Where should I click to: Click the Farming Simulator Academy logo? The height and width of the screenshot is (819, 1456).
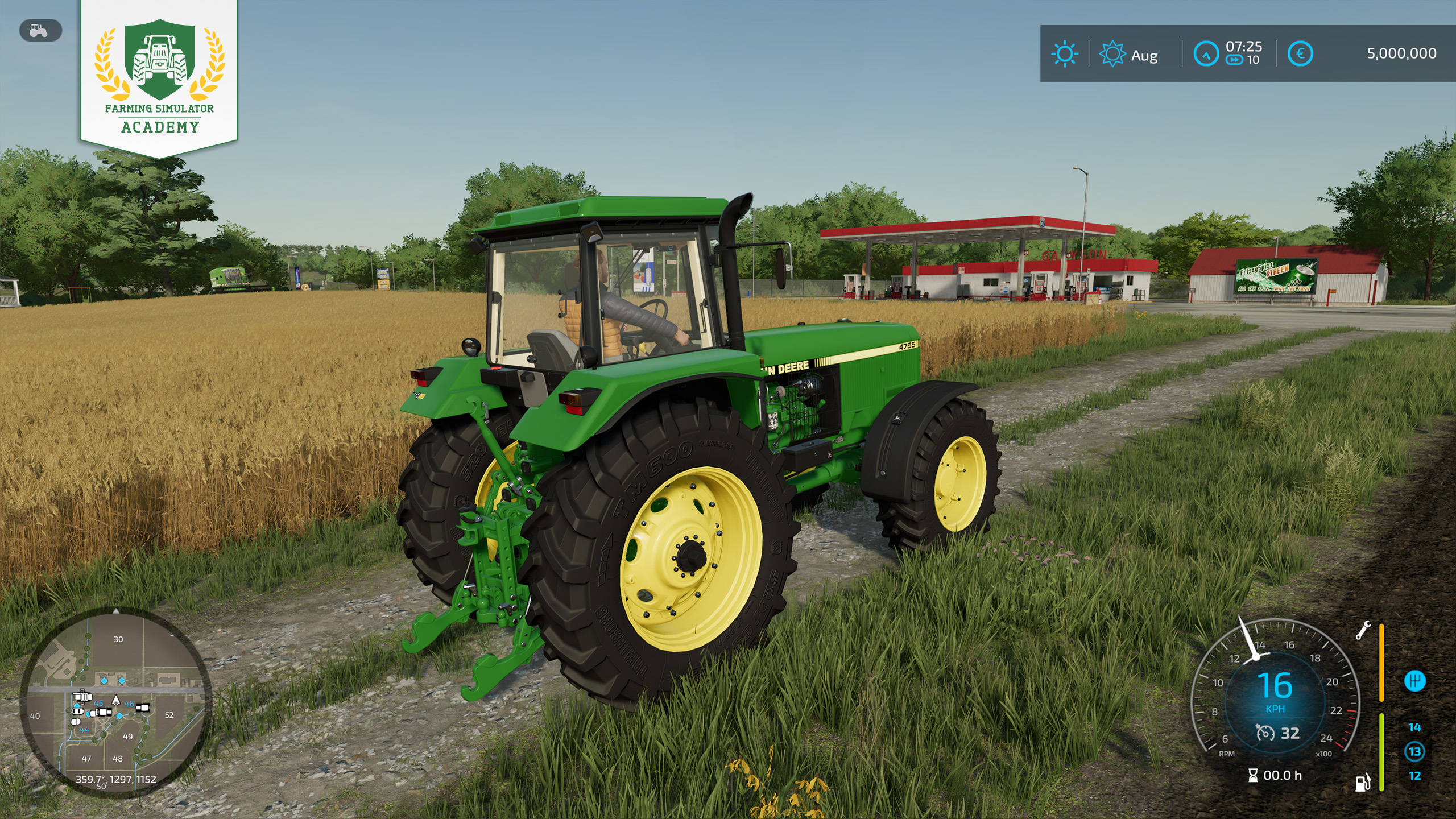click(x=159, y=77)
